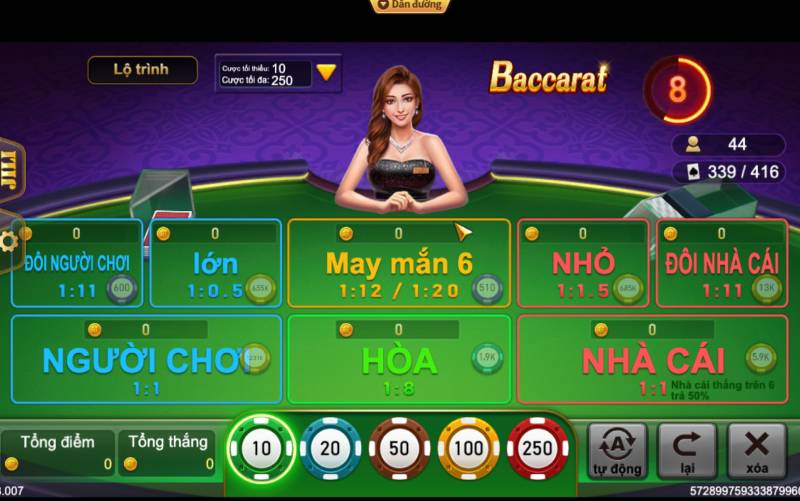Pick the yellow 100 chip
The image size is (800, 501).
(x=468, y=449)
